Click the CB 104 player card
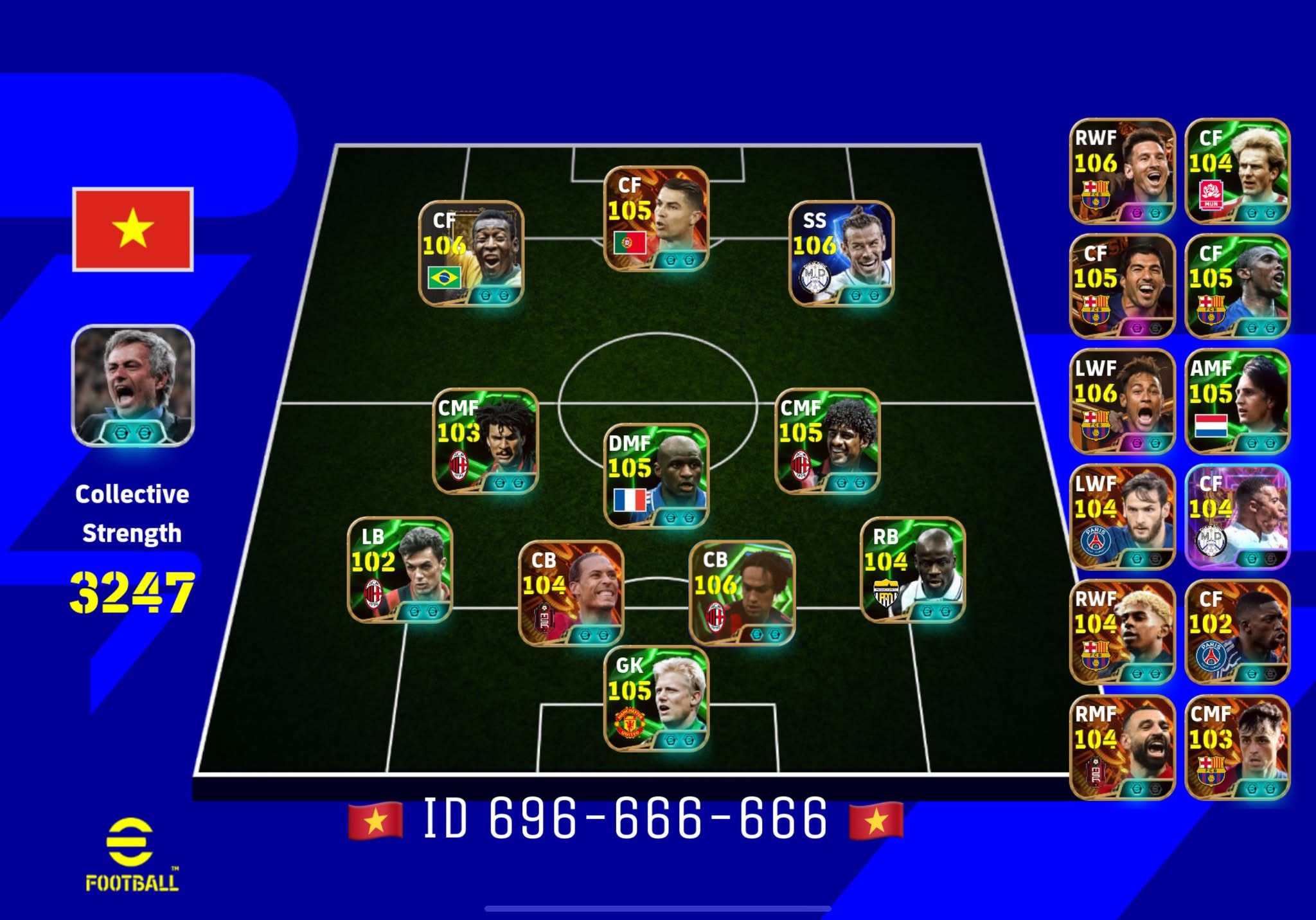1316x920 pixels. (x=571, y=593)
